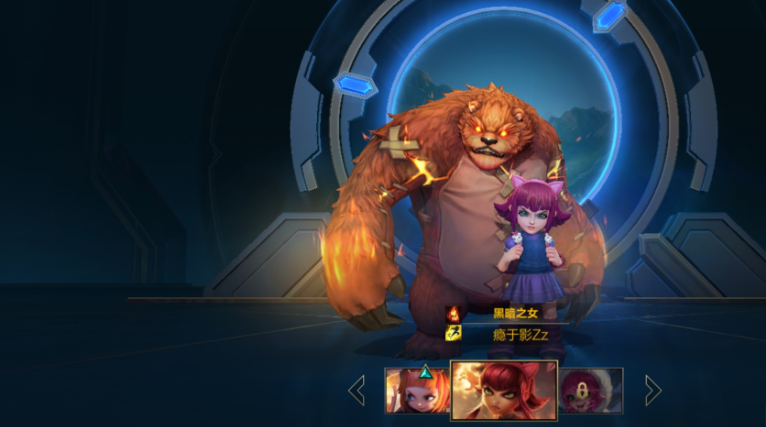Select the orange-haired skin thumbnail
Screen dimensions: 766x427
click(417, 390)
